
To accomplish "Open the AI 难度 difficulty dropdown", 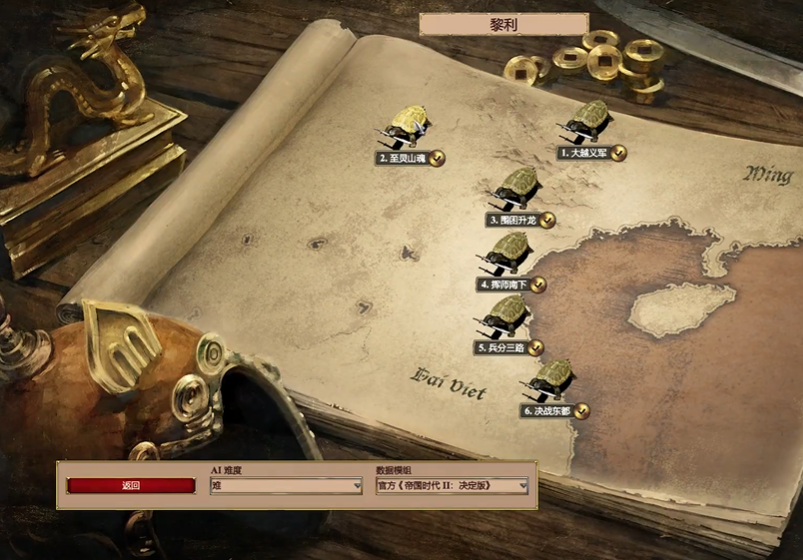I will click(x=286, y=486).
